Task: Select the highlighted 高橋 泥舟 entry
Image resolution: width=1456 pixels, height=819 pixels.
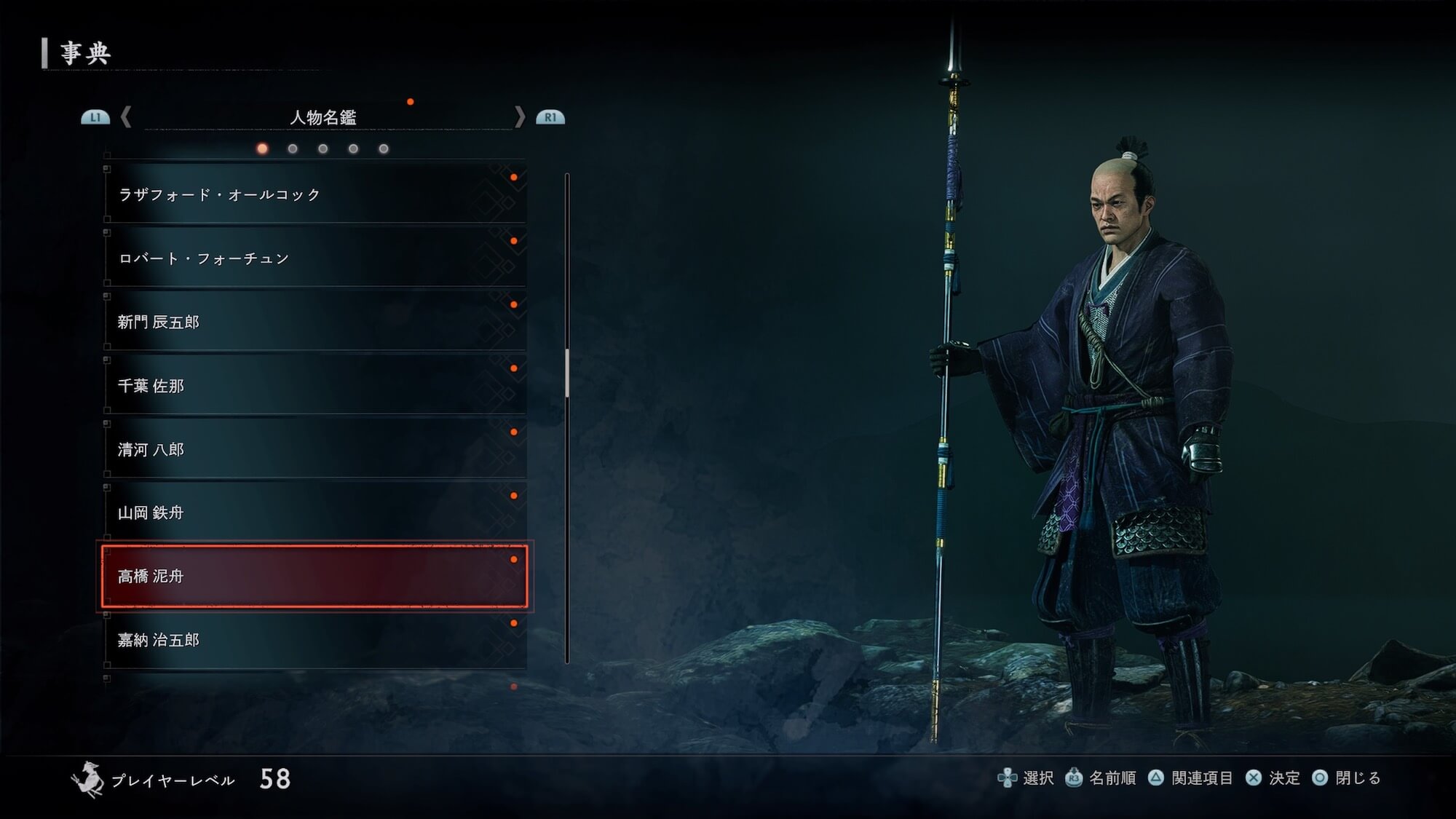Action: pyautogui.click(x=314, y=576)
